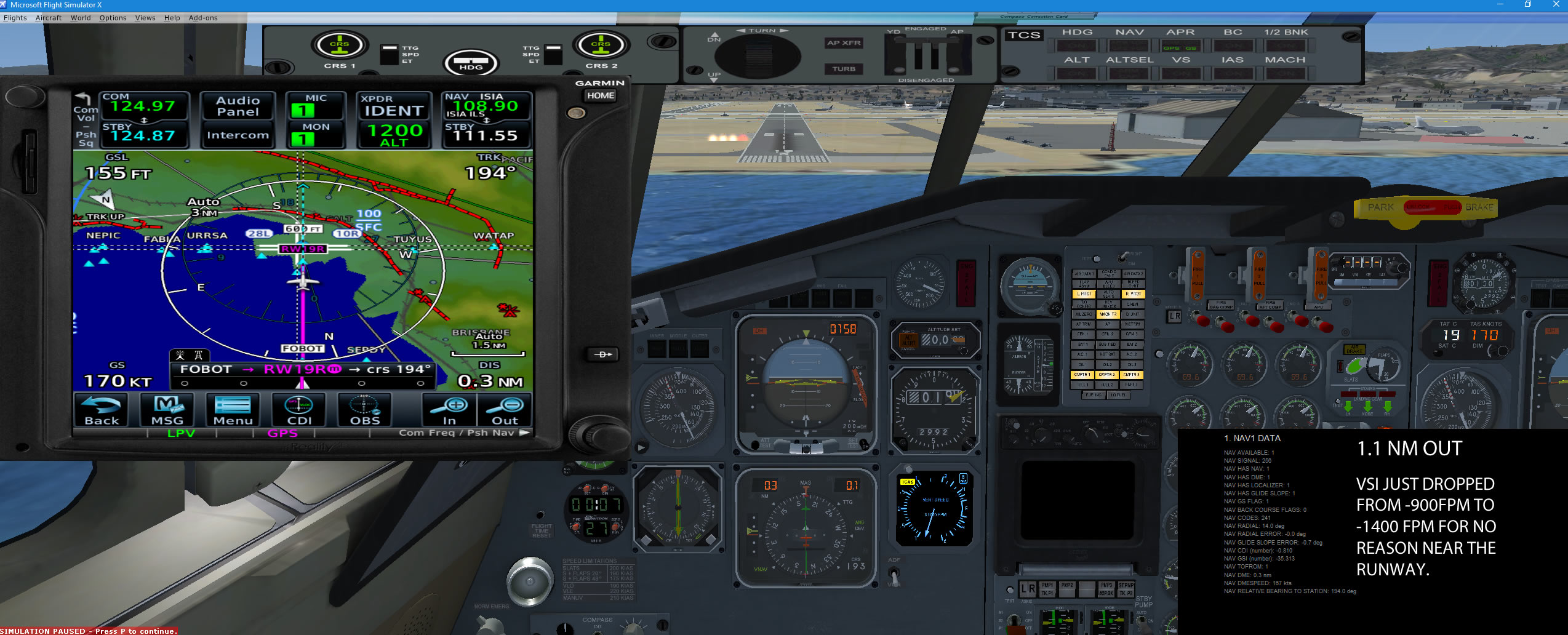Zoom the Garmin map In

[450, 410]
